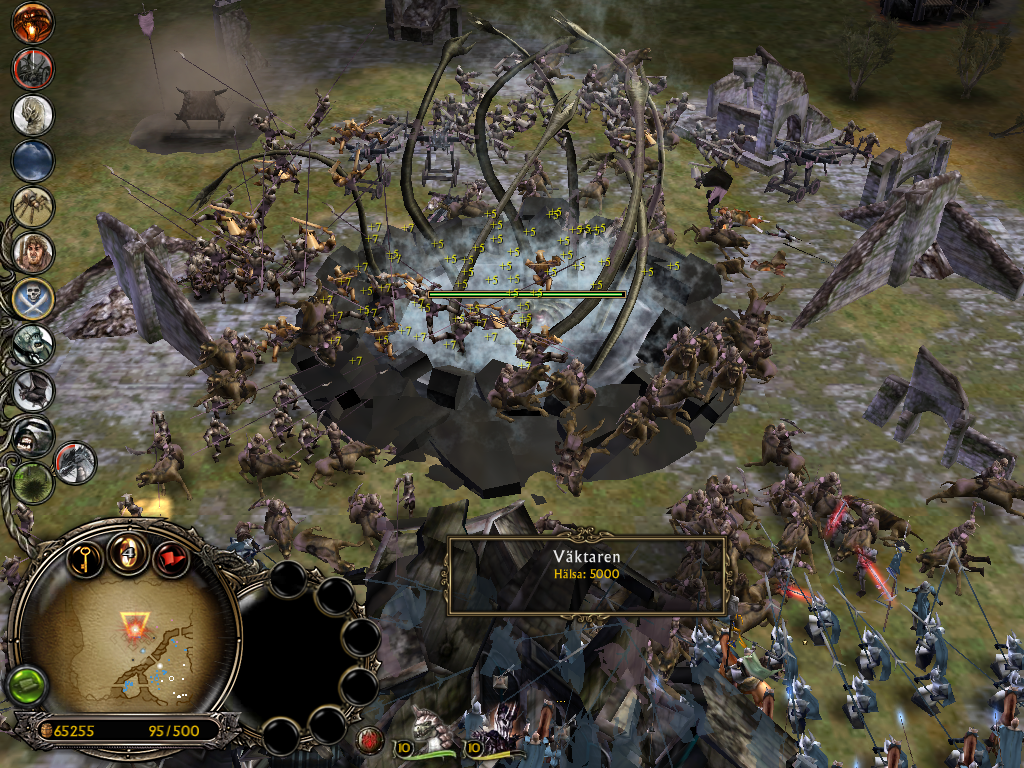Select the red-rimmed dragon power icon
This screenshot has height=768, width=1024.
coord(76,462)
